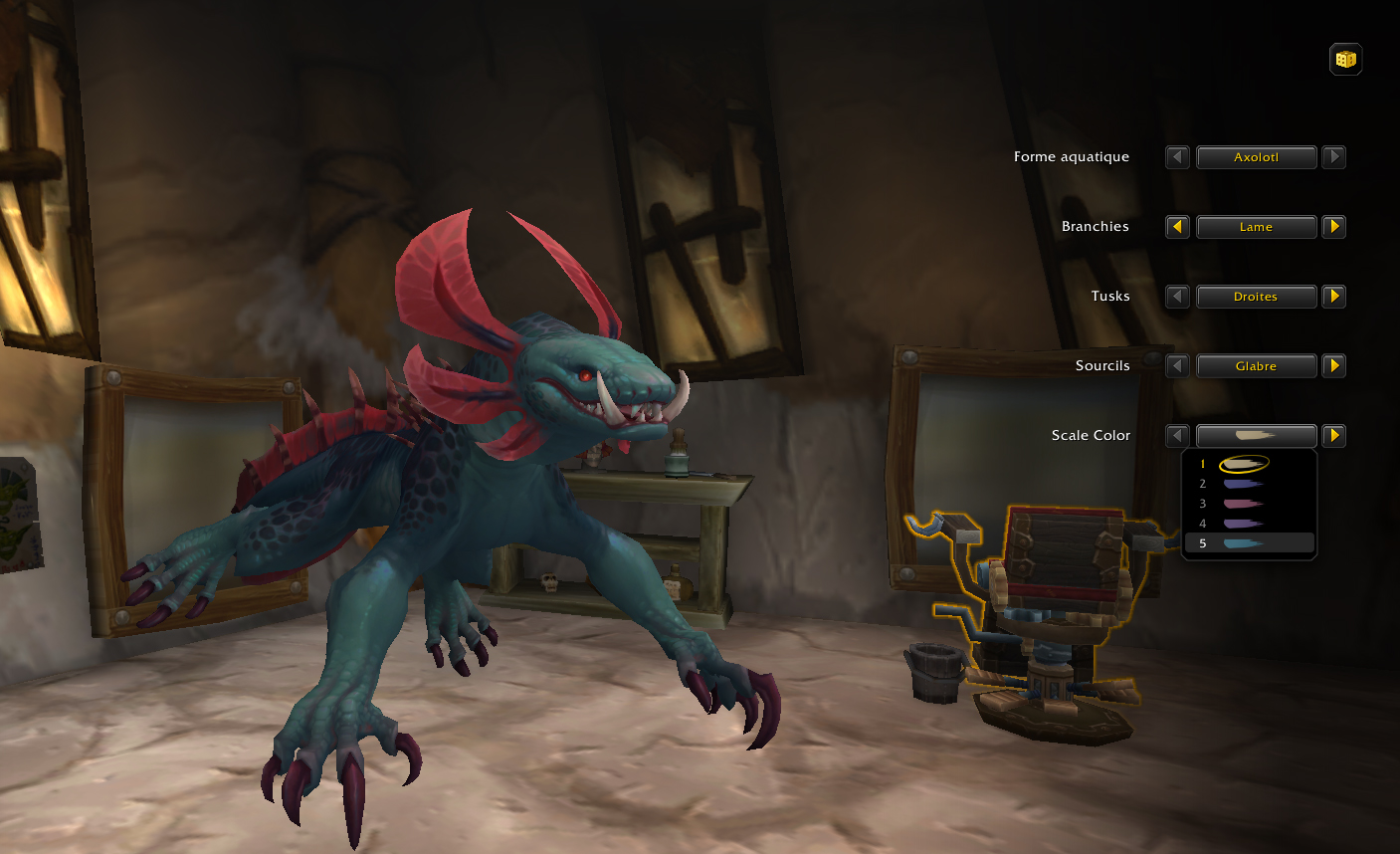Go back to previous Scale Color
Screen dimensions: 1400x854
click(x=1178, y=436)
